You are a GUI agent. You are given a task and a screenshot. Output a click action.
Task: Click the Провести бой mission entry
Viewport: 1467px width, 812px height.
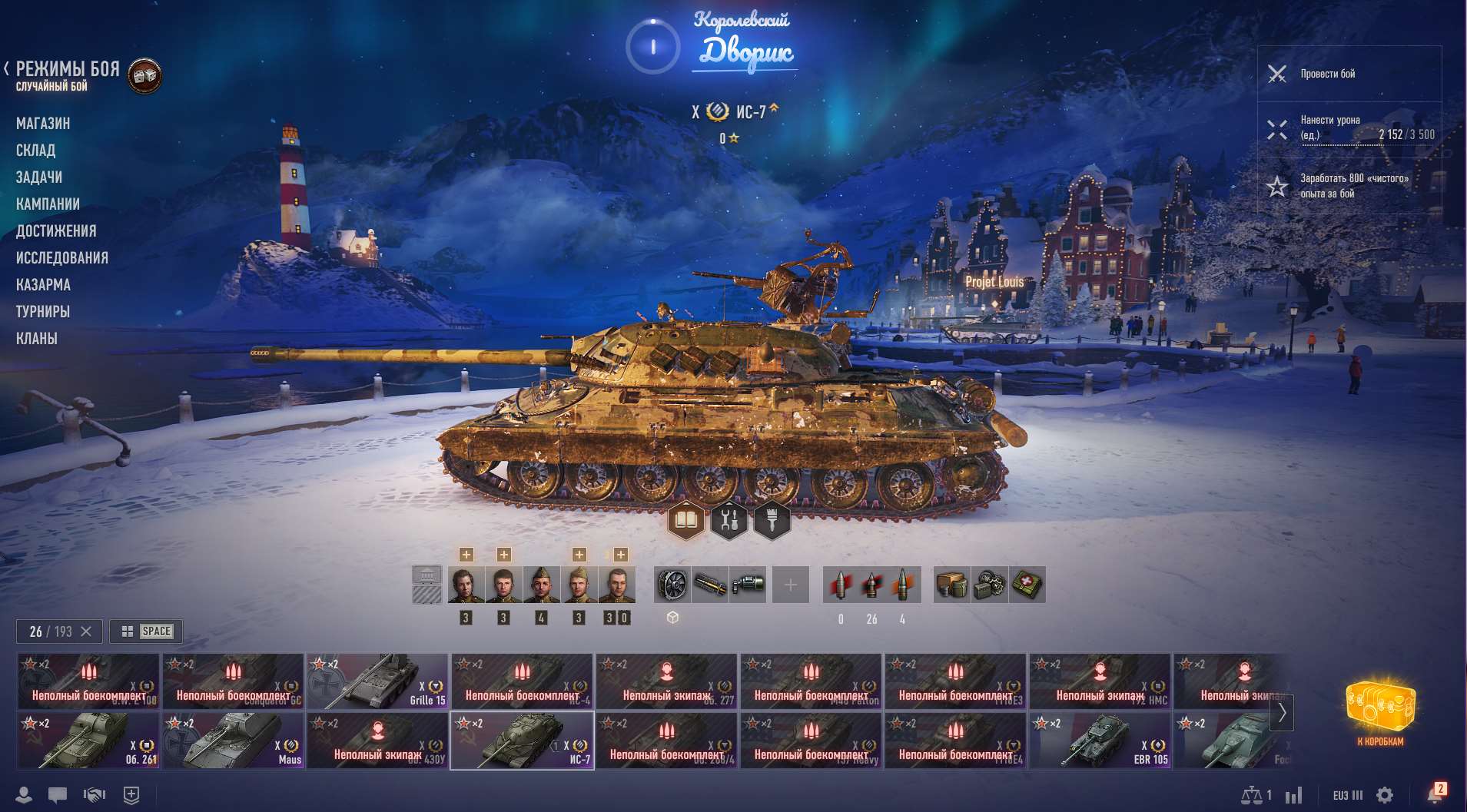(x=1352, y=74)
